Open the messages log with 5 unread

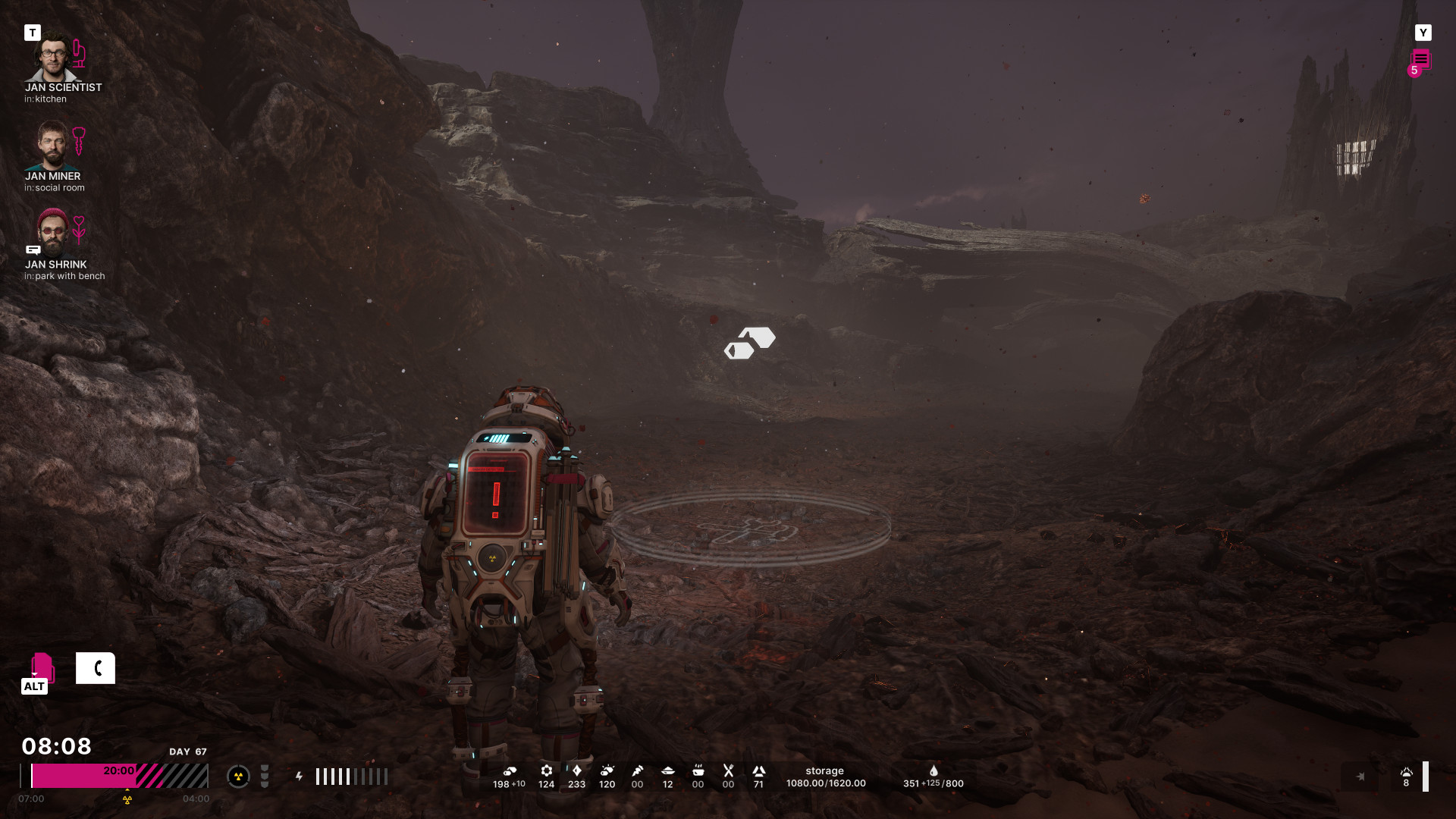1420,61
